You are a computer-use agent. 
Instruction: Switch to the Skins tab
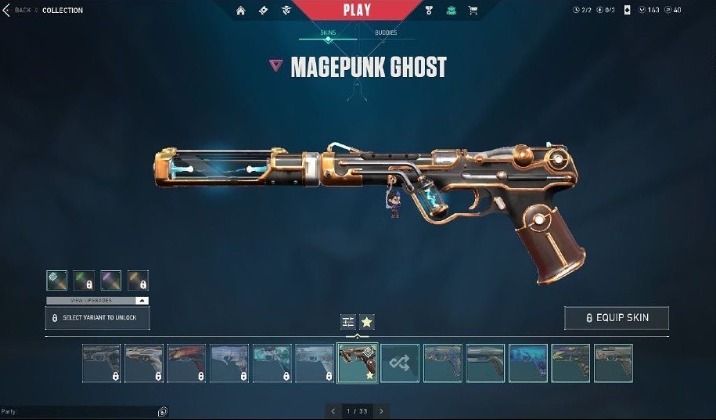pos(328,33)
